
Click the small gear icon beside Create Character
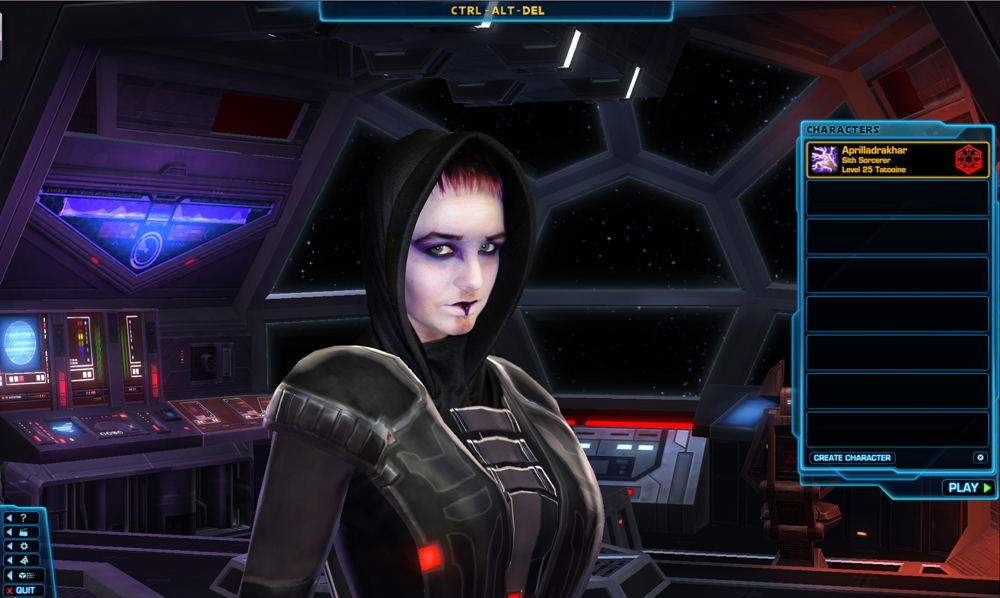click(x=980, y=458)
